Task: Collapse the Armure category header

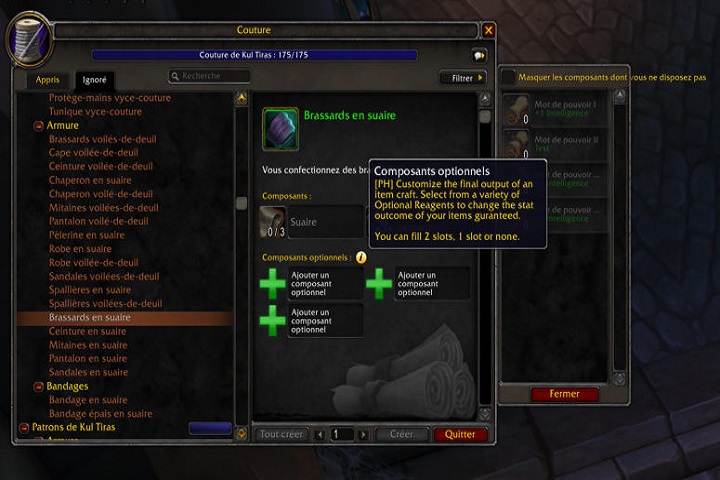Action: pyautogui.click(x=62, y=126)
